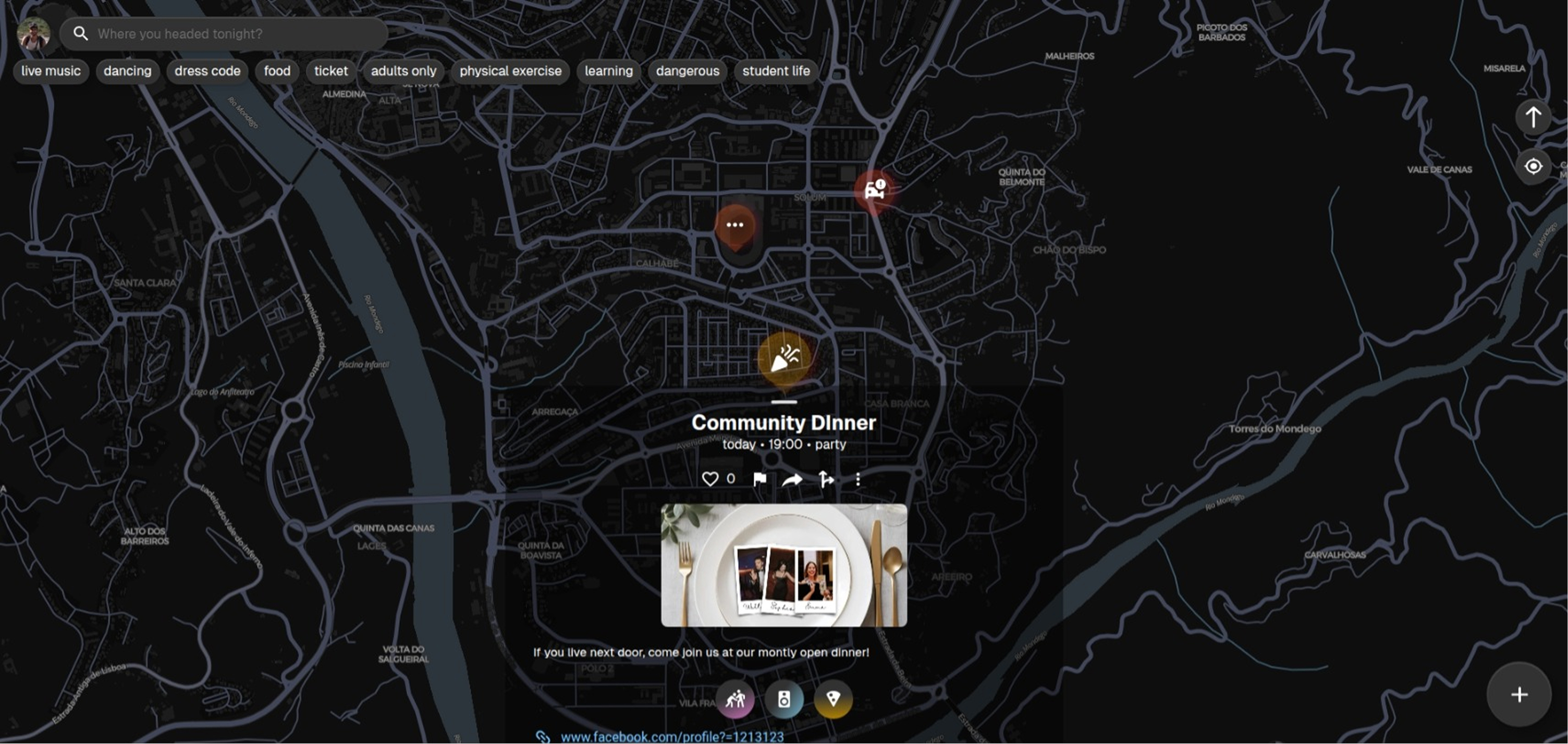Click the north-facing arrow map button
Viewport: 1568px width, 744px height.
click(x=1533, y=117)
